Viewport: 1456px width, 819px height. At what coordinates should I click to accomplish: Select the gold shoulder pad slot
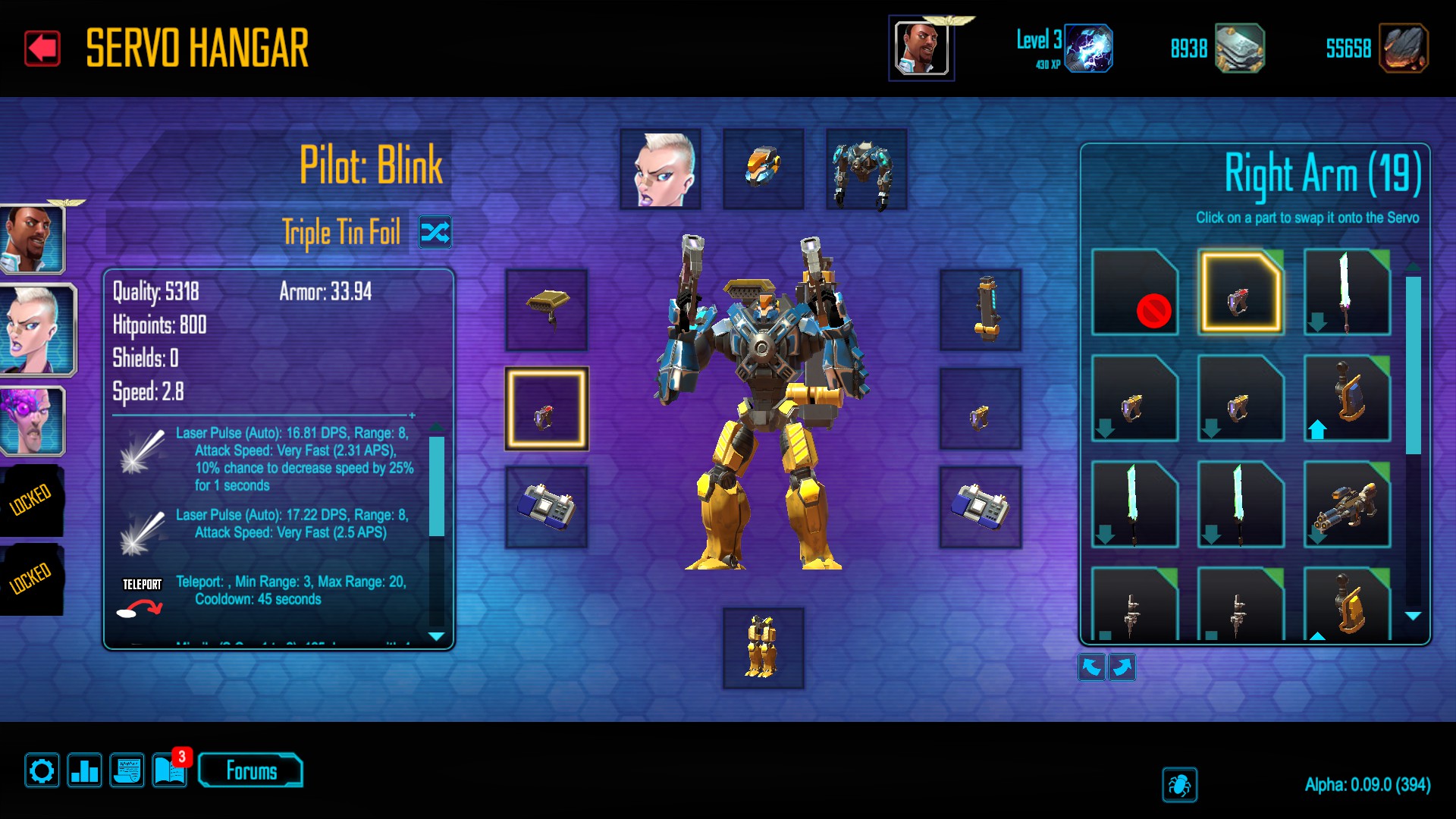pyautogui.click(x=547, y=309)
